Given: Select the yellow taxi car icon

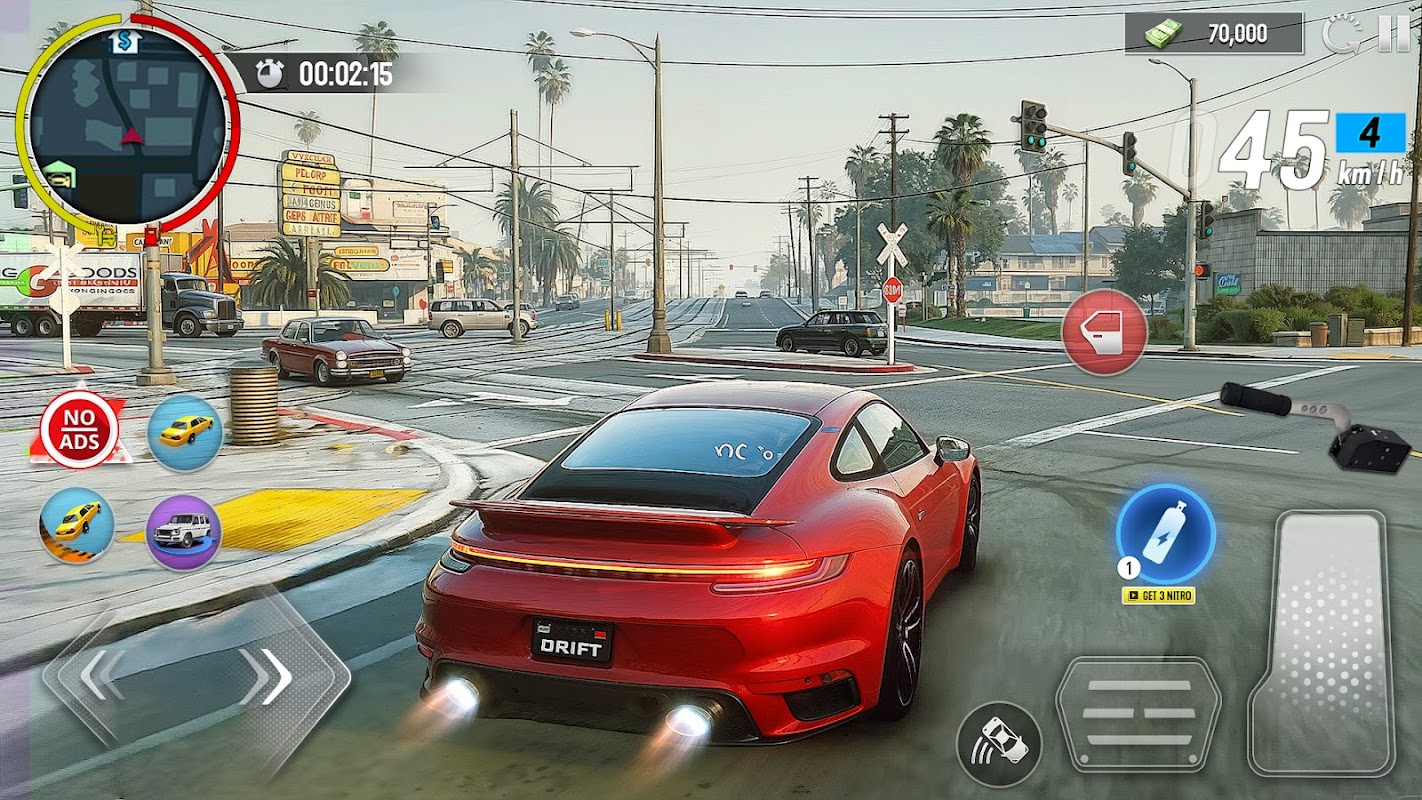Looking at the screenshot, I should tap(185, 432).
